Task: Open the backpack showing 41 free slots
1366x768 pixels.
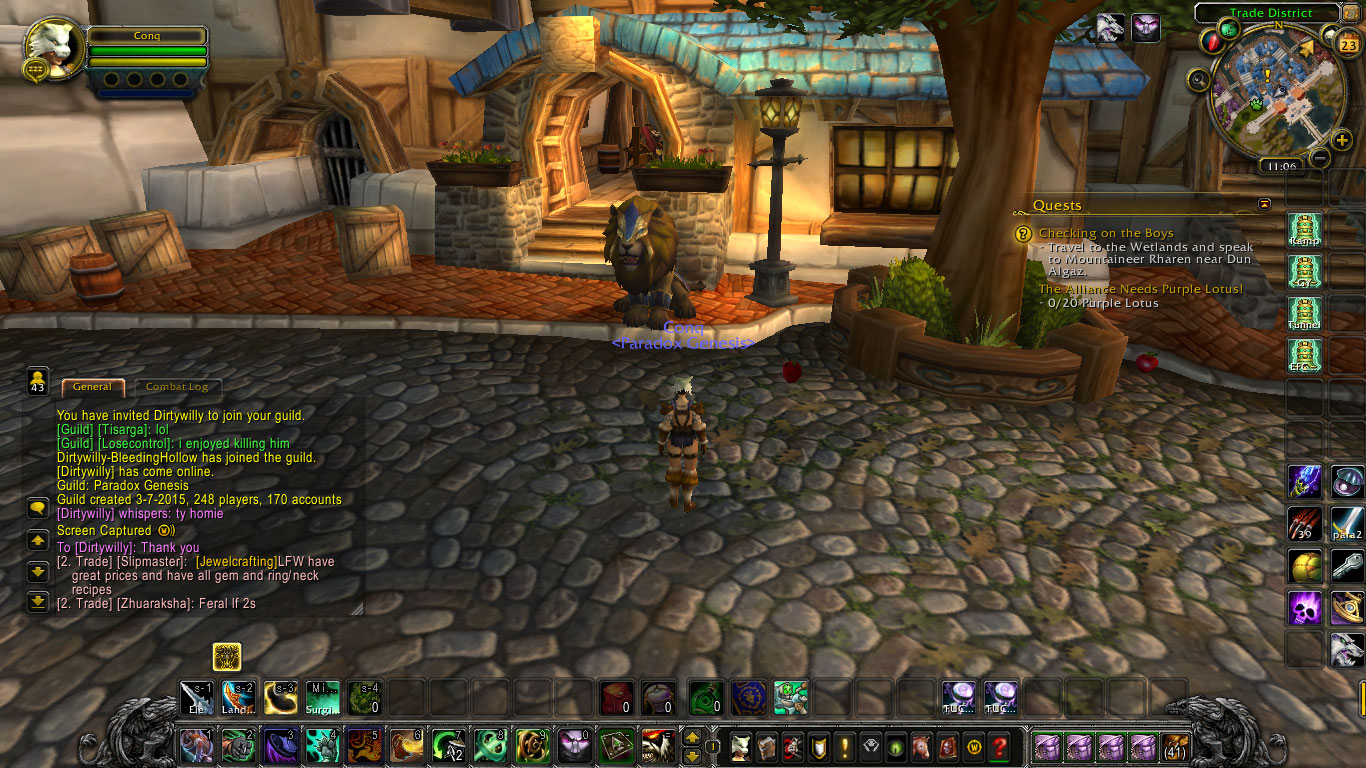Action: [x=1174, y=746]
